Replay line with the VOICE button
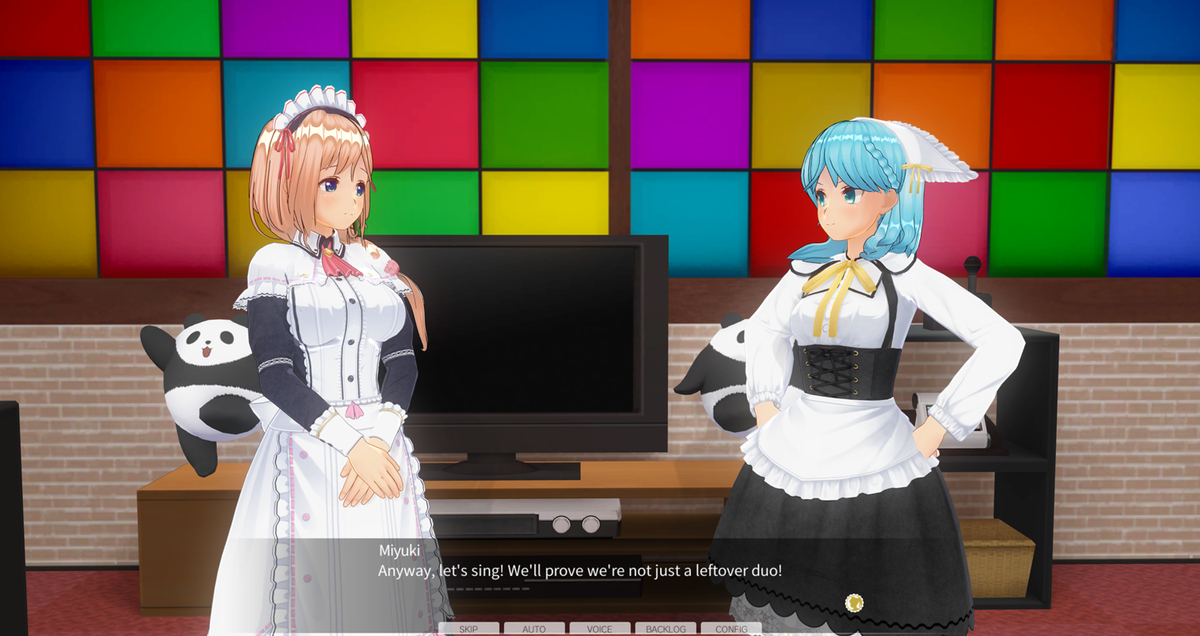Viewport: 1200px width, 636px height. pyautogui.click(x=600, y=629)
